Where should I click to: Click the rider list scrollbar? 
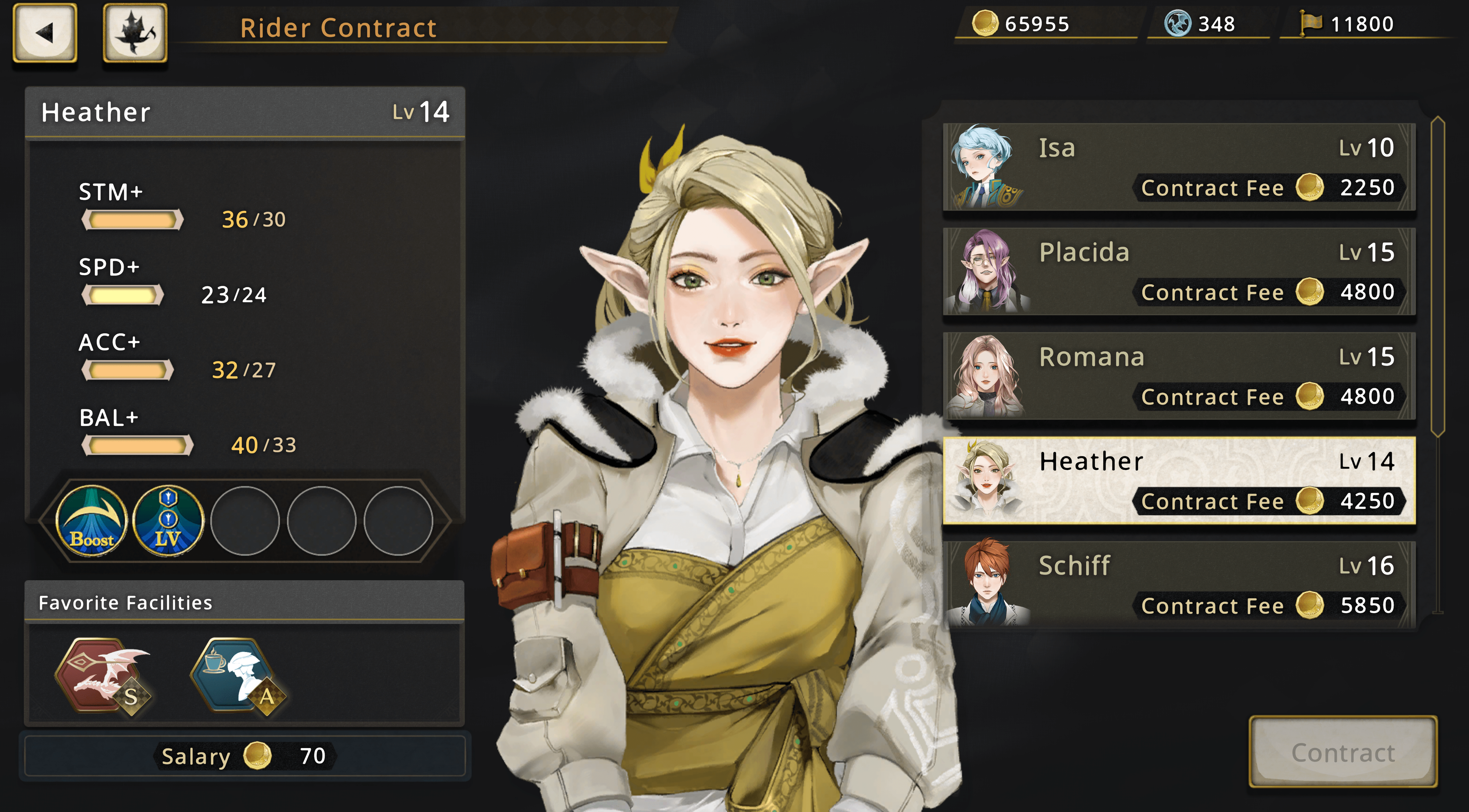pos(1438,277)
